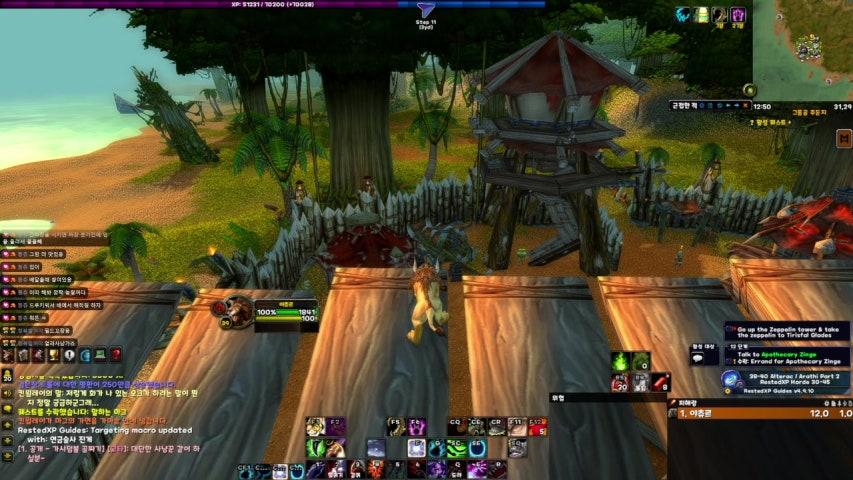The height and width of the screenshot is (480, 853).
Task: Activate the green claw ability icon
Action: (314, 447)
